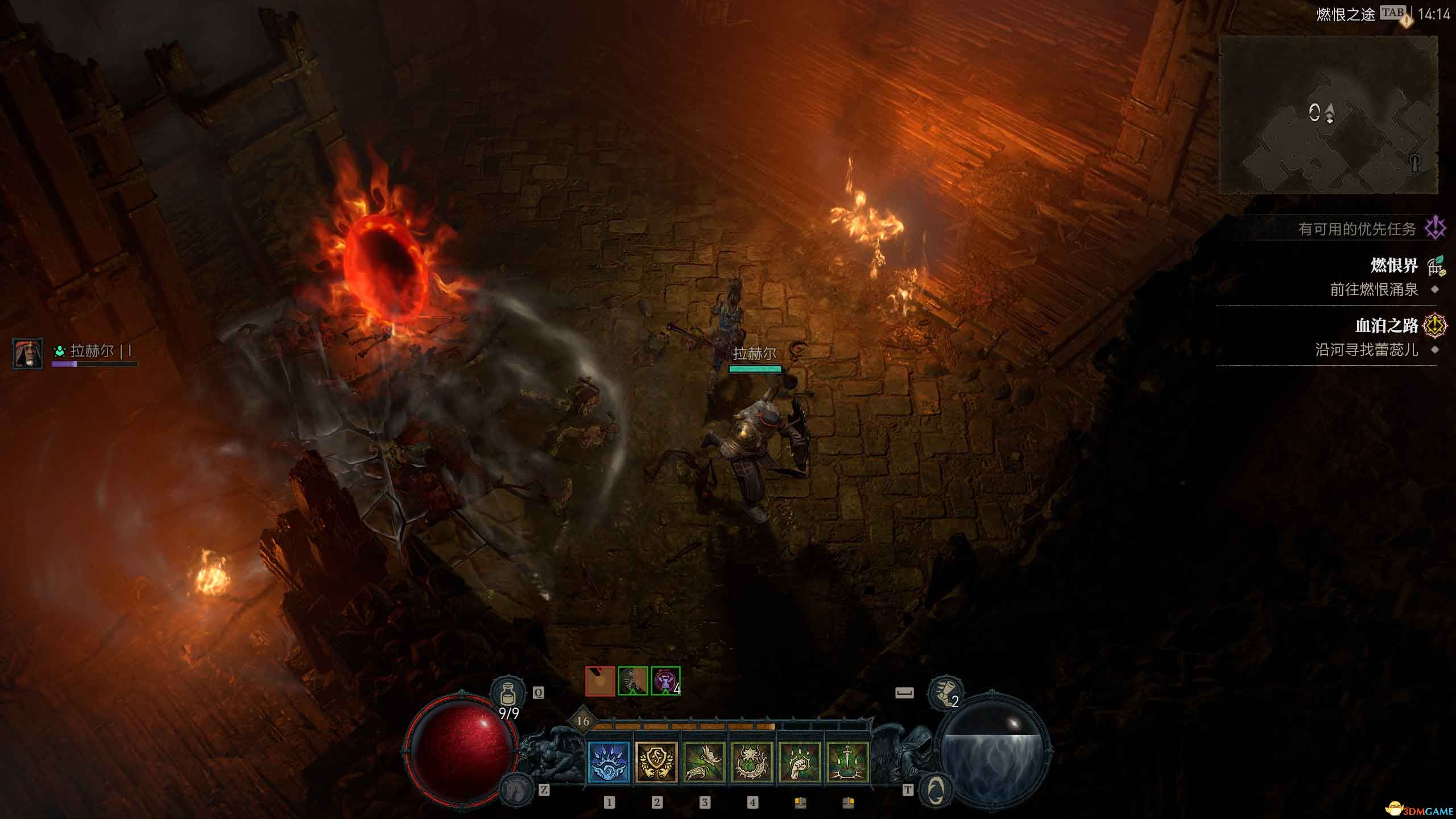Activate the golden shield skill
This screenshot has height=819, width=1456.
tap(656, 763)
